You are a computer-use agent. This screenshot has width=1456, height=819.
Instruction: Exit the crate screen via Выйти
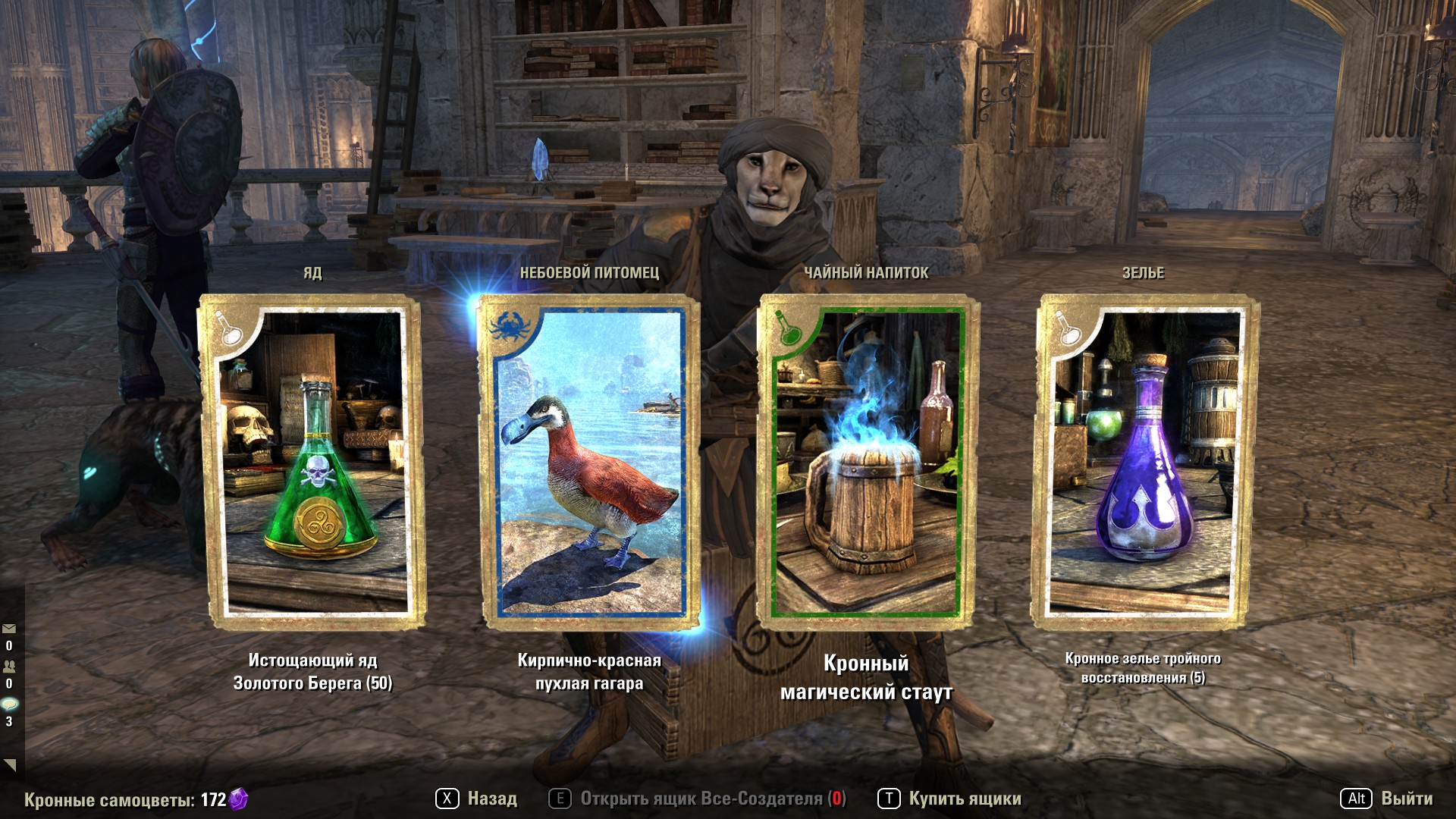click(1388, 799)
